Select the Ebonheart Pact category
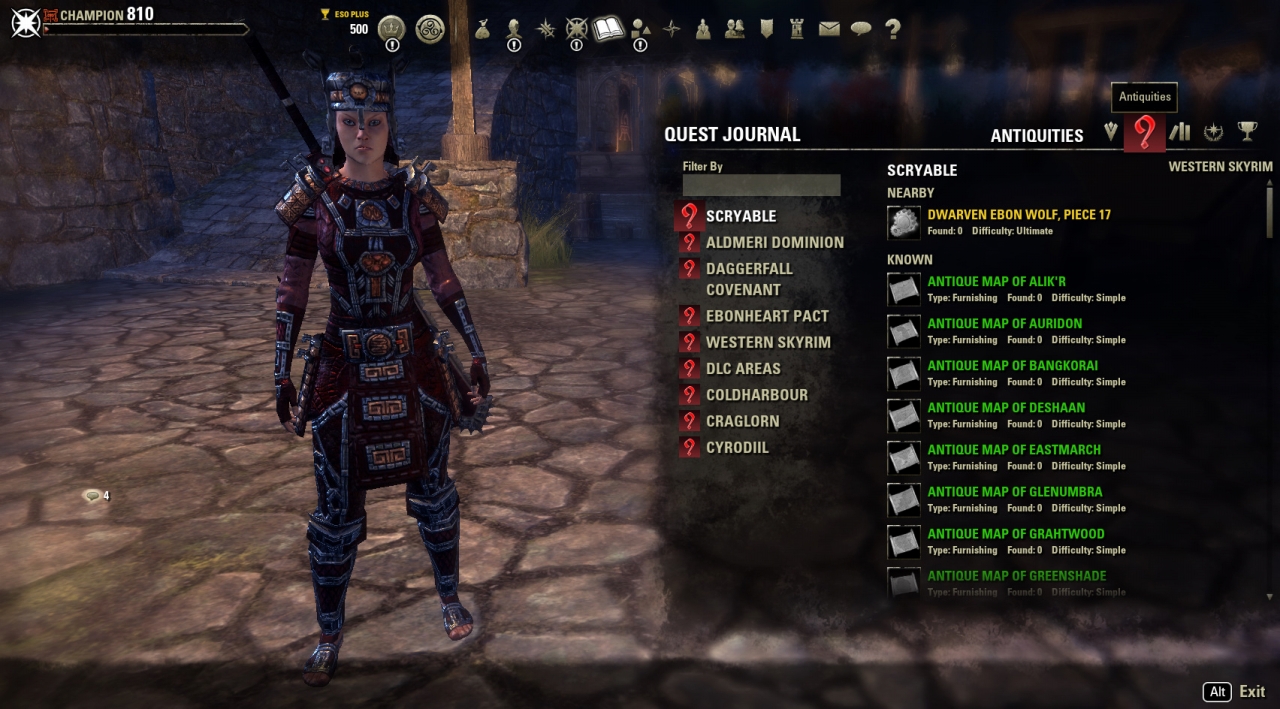This screenshot has height=709, width=1280. [x=766, y=316]
